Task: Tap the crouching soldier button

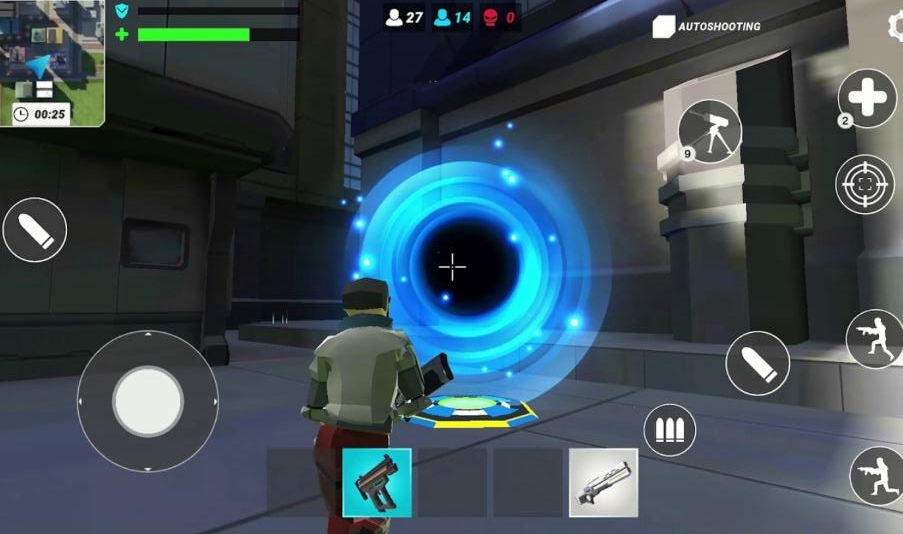Action: (x=876, y=476)
